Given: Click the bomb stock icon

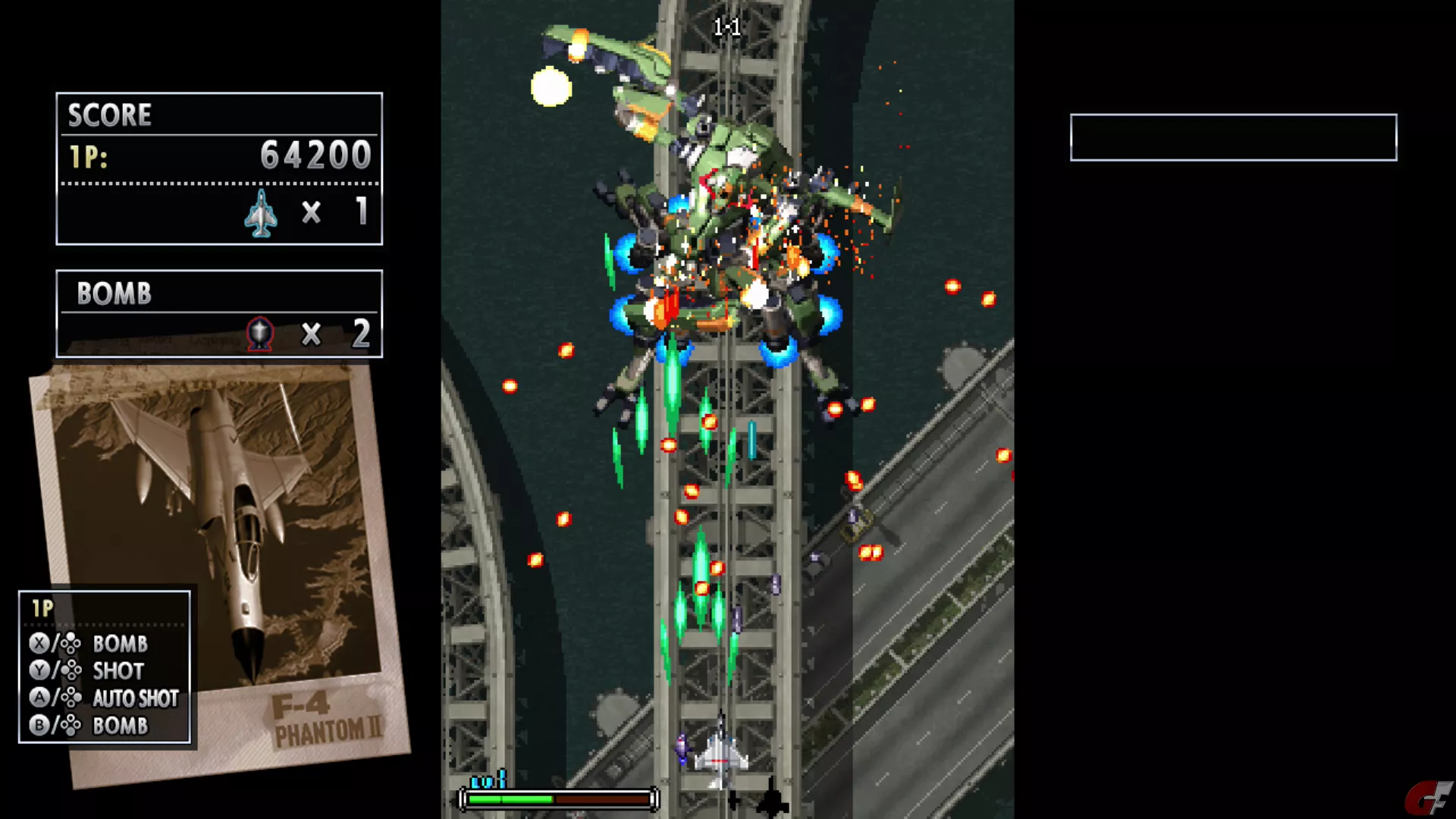Looking at the screenshot, I should click(x=259, y=334).
